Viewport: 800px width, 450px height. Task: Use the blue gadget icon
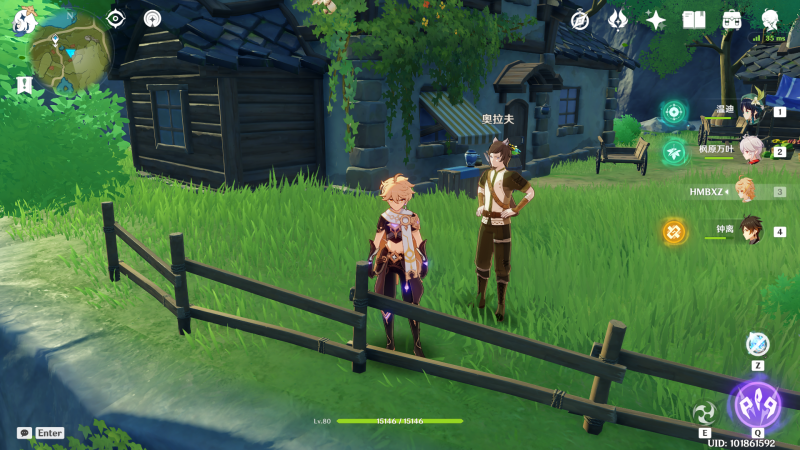coord(758,344)
